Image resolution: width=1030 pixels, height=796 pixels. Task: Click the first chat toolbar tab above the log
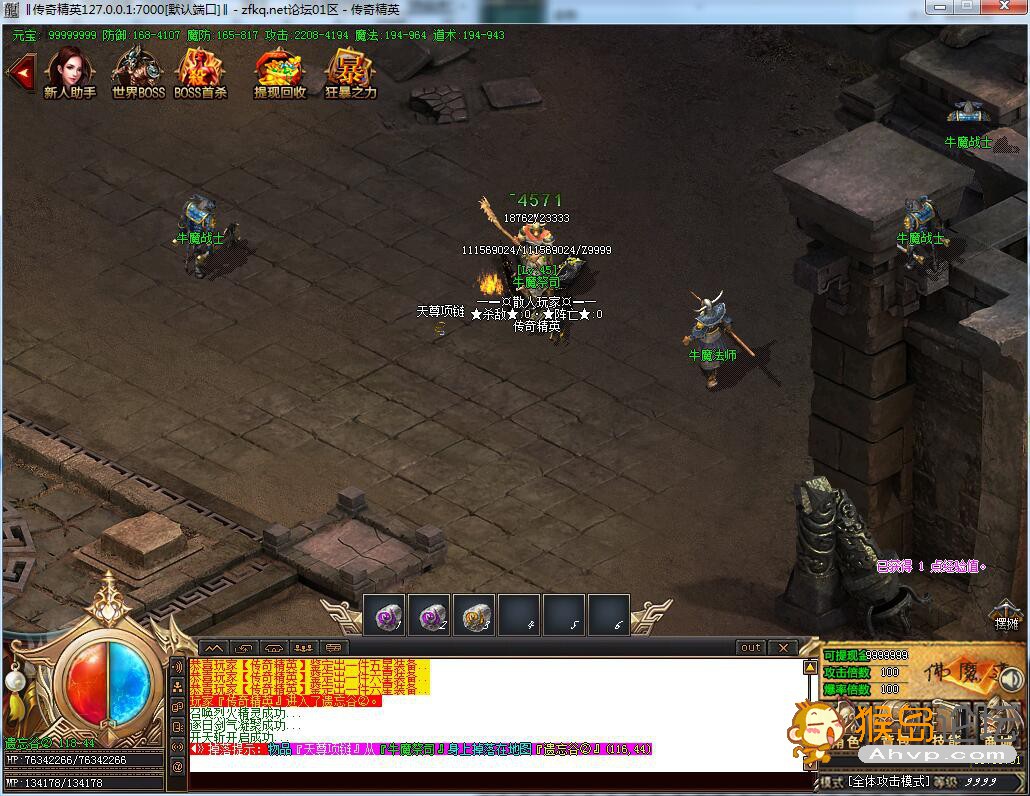214,648
